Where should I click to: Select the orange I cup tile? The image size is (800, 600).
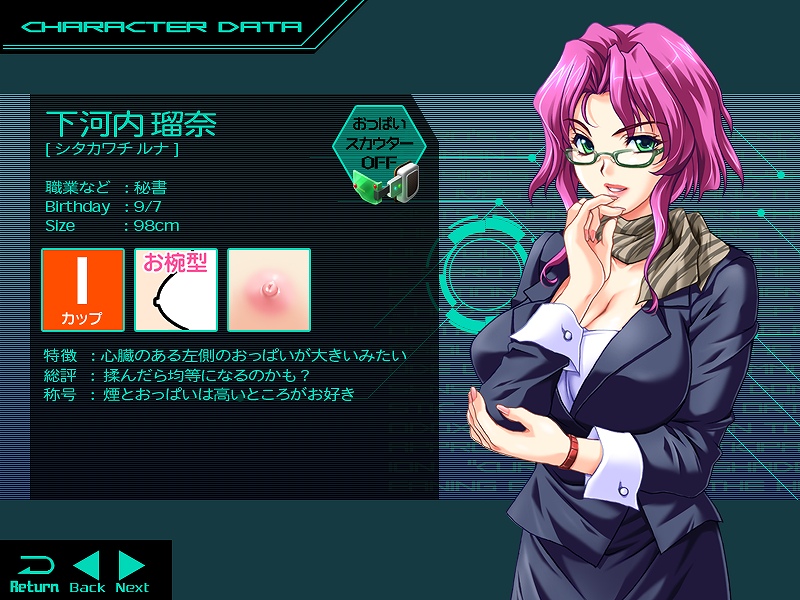(83, 290)
